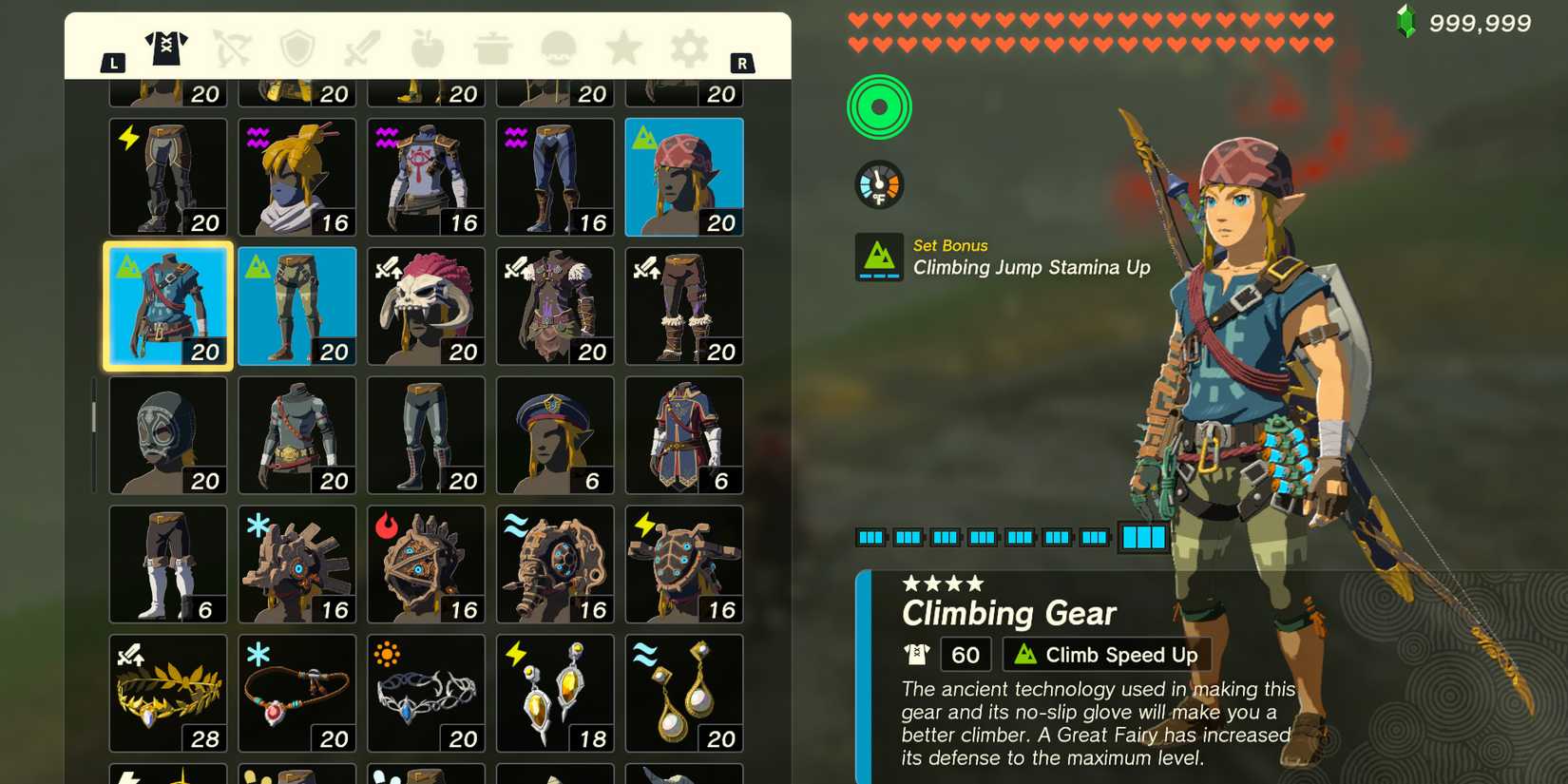The height and width of the screenshot is (784, 1568).
Task: Click the Climbing set bonus mountain icon
Action: [879, 255]
